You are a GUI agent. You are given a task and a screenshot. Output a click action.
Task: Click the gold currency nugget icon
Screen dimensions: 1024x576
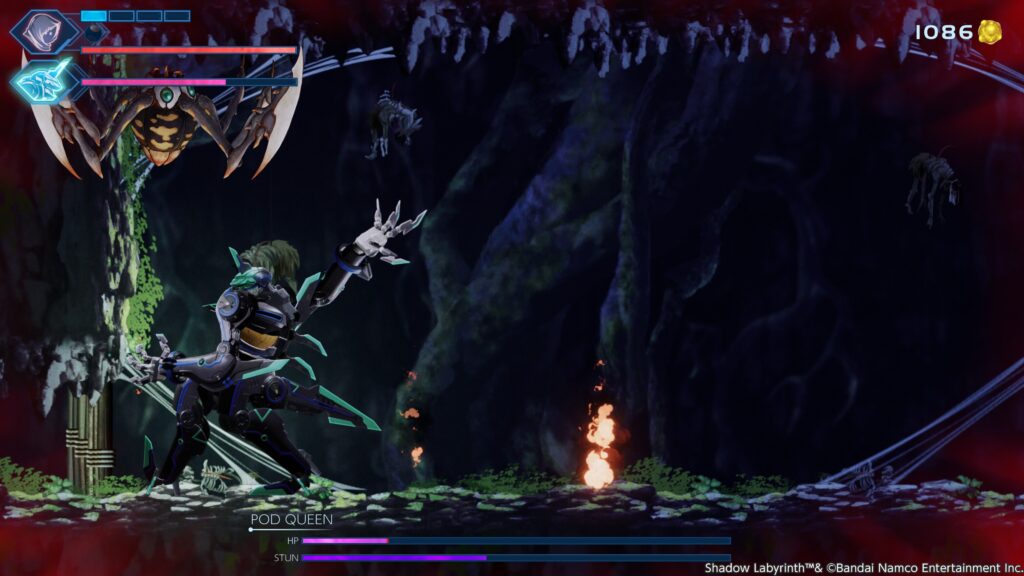click(990, 32)
